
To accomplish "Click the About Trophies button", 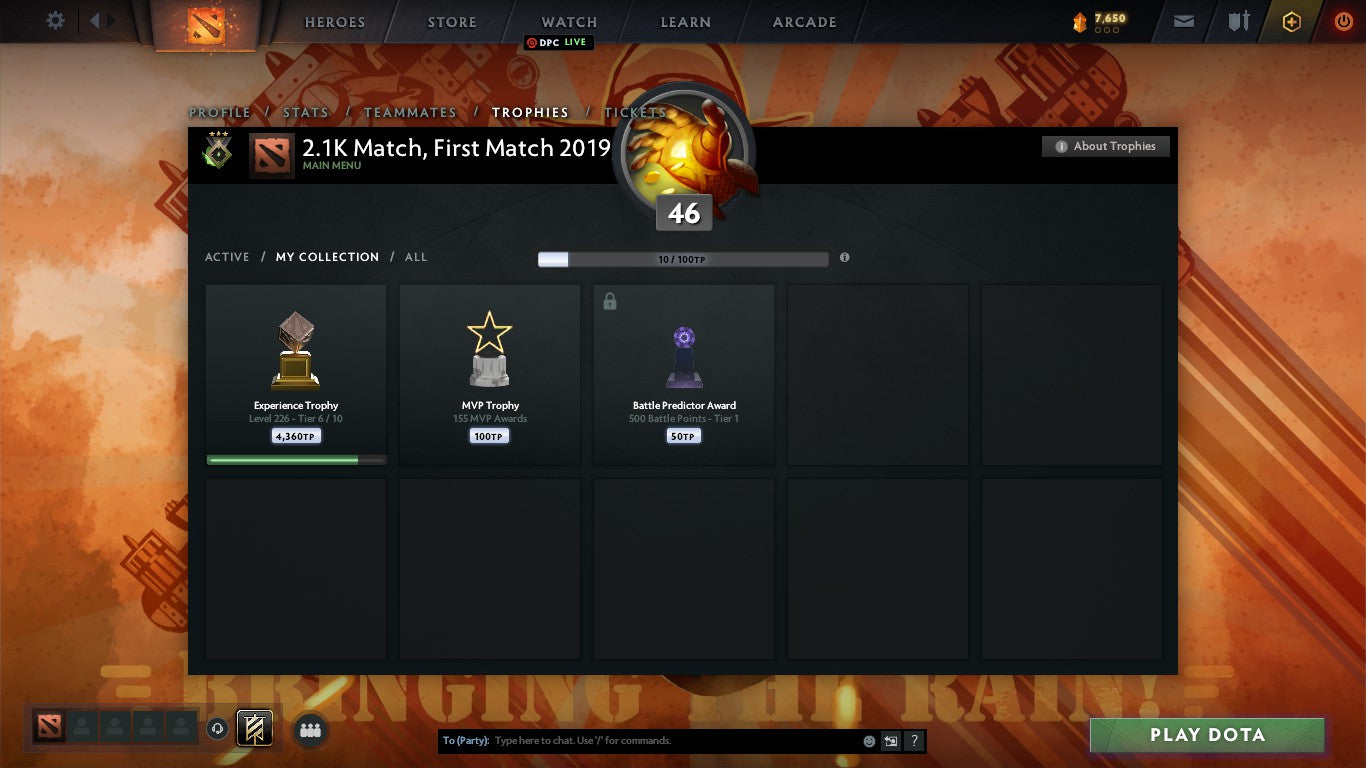I will 1105,146.
